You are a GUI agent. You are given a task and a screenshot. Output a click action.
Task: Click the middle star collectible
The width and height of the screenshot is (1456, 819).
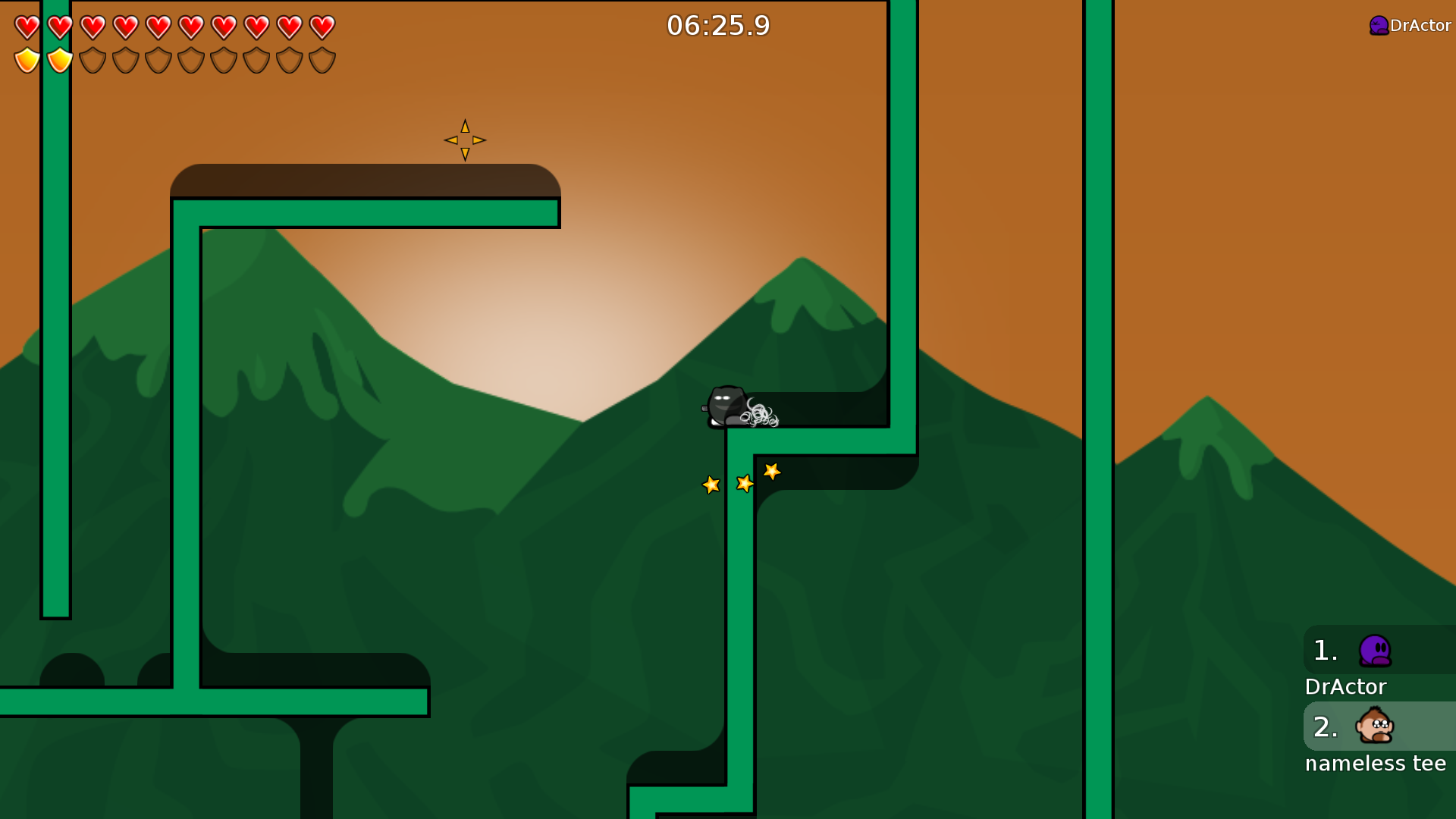point(744,482)
